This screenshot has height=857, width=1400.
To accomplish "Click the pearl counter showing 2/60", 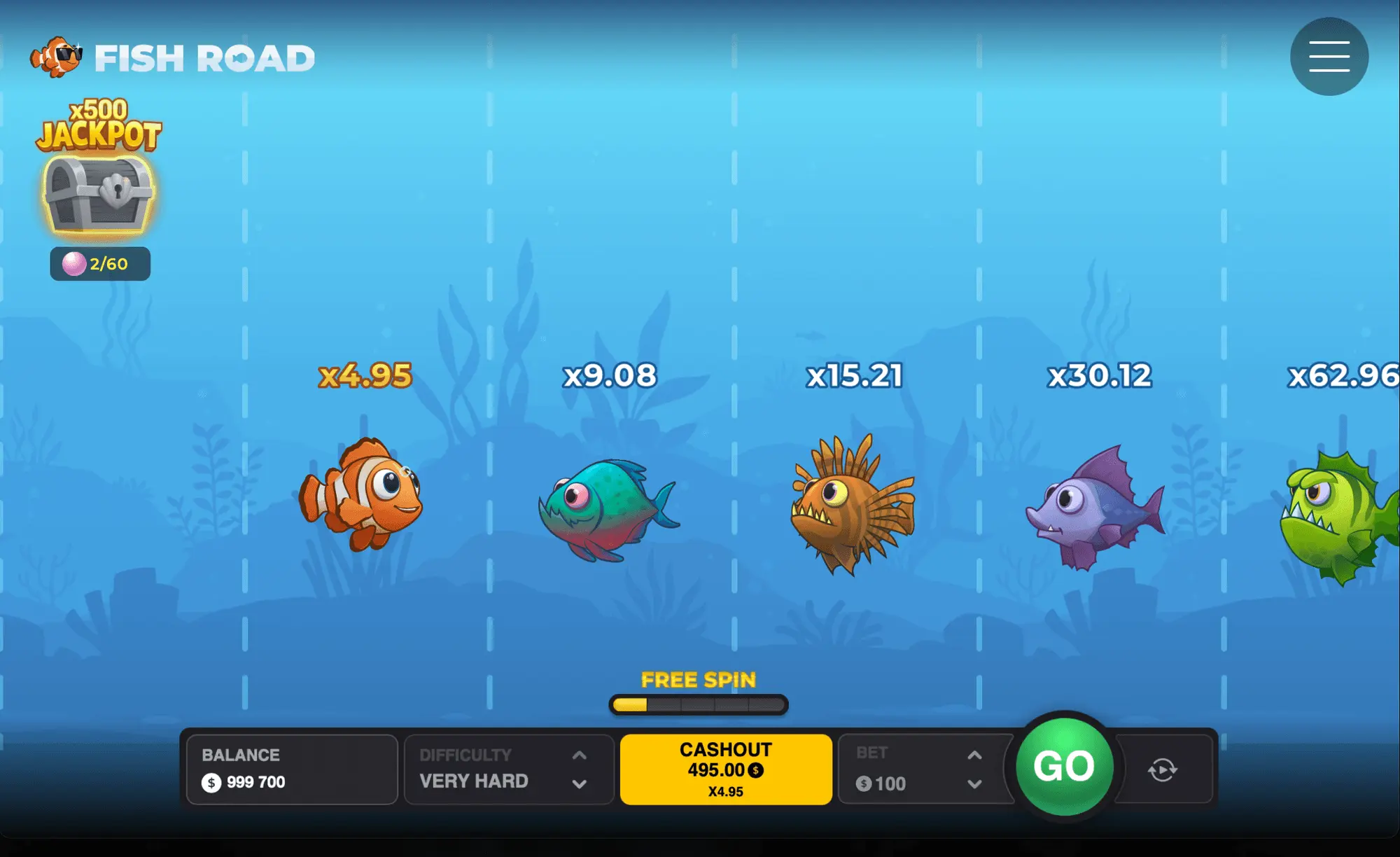I will (x=99, y=263).
